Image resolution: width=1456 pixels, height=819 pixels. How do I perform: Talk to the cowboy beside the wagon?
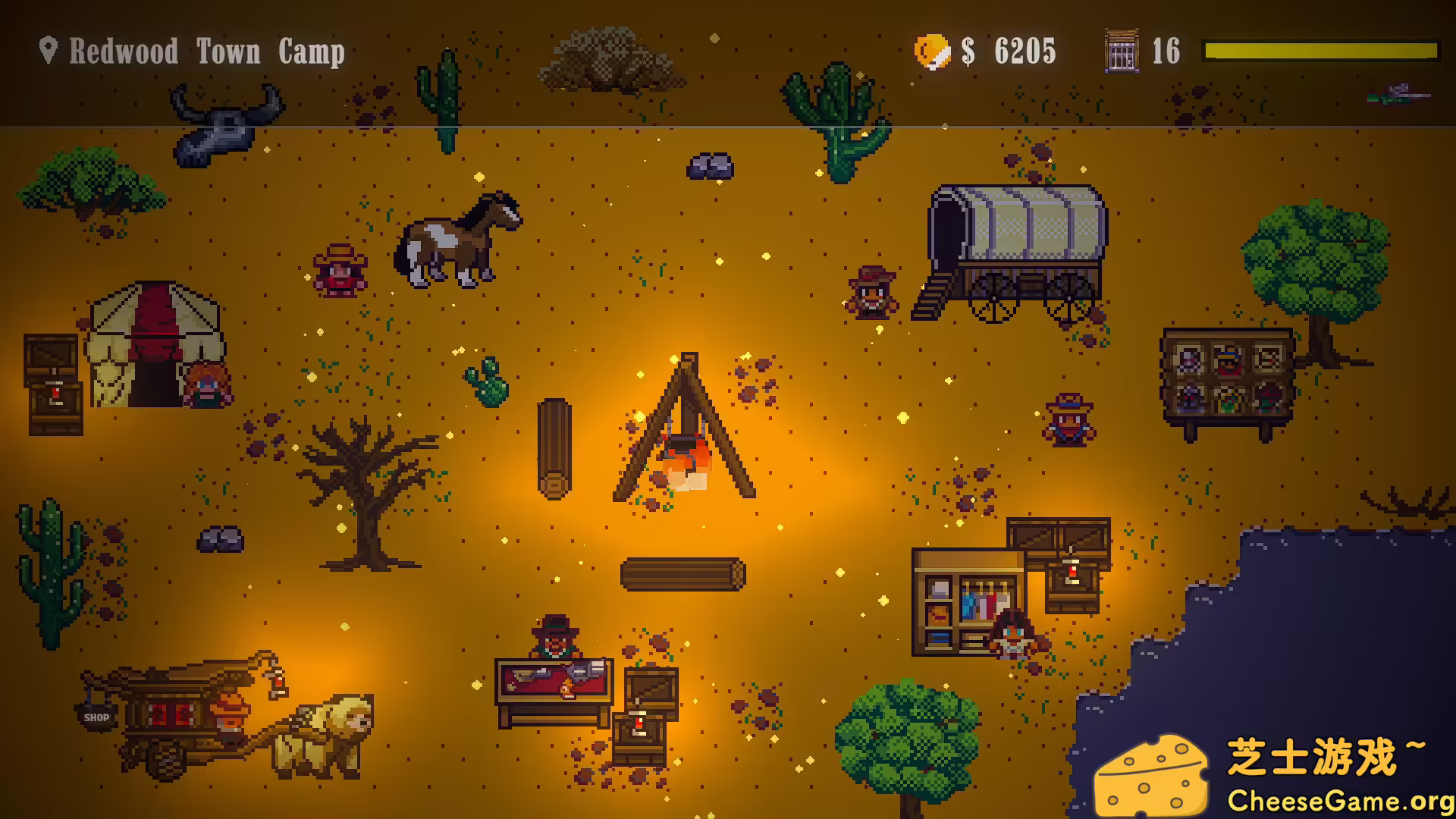[871, 292]
